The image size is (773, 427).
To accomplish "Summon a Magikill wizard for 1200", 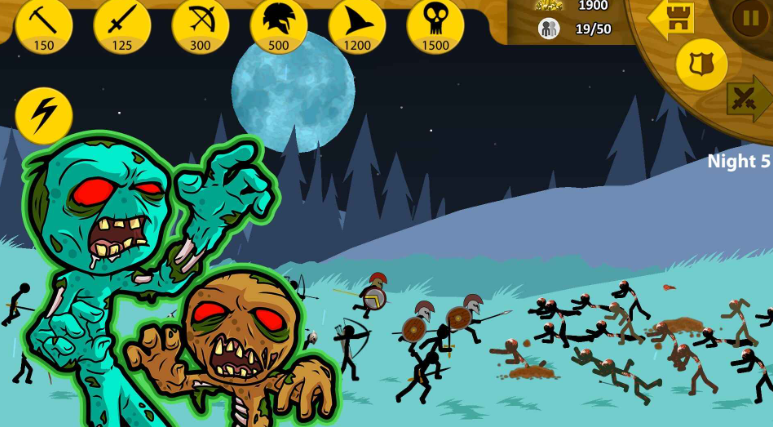I will [x=356, y=24].
